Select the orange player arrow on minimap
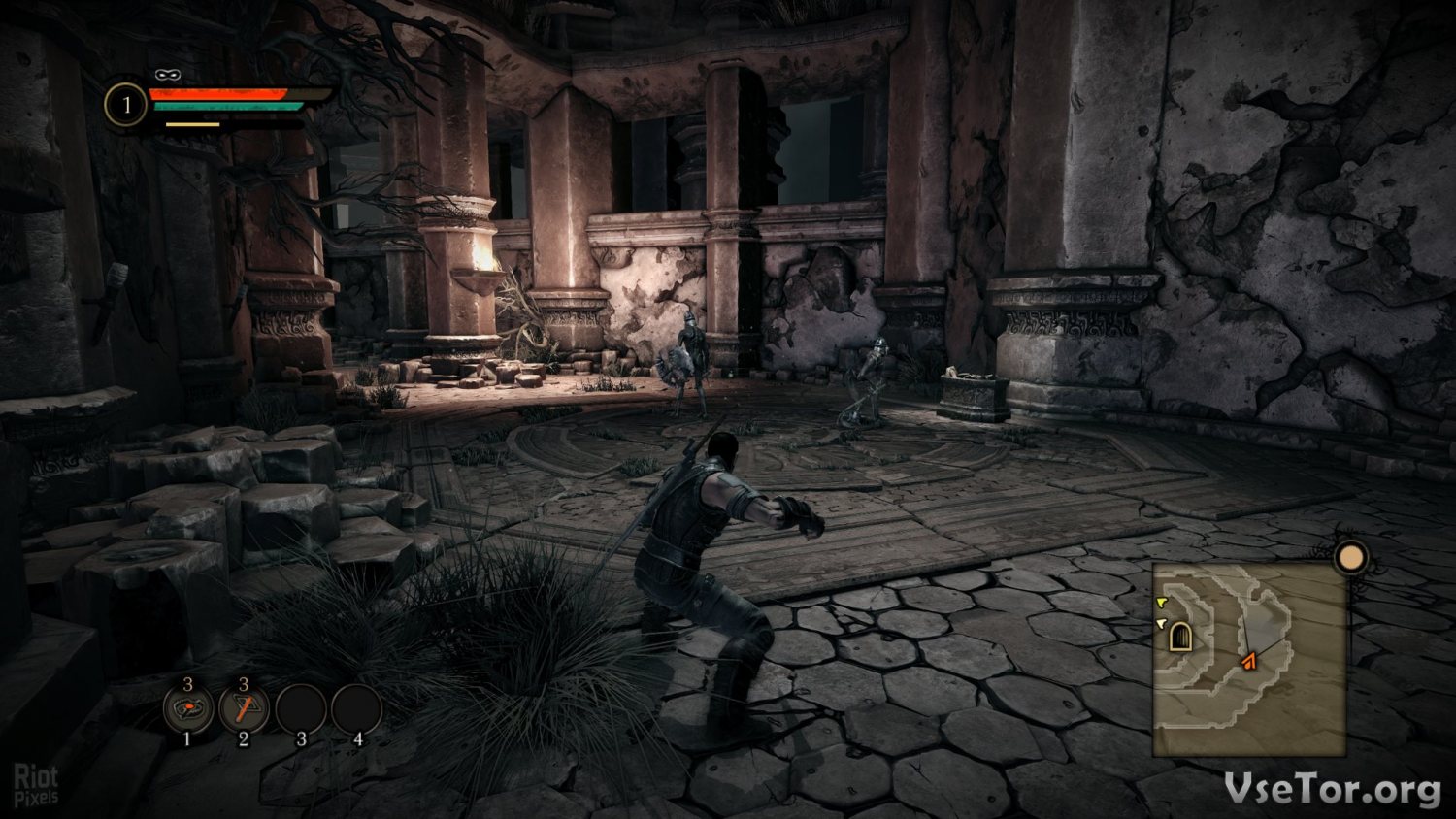The height and width of the screenshot is (819, 1456). [x=1249, y=661]
